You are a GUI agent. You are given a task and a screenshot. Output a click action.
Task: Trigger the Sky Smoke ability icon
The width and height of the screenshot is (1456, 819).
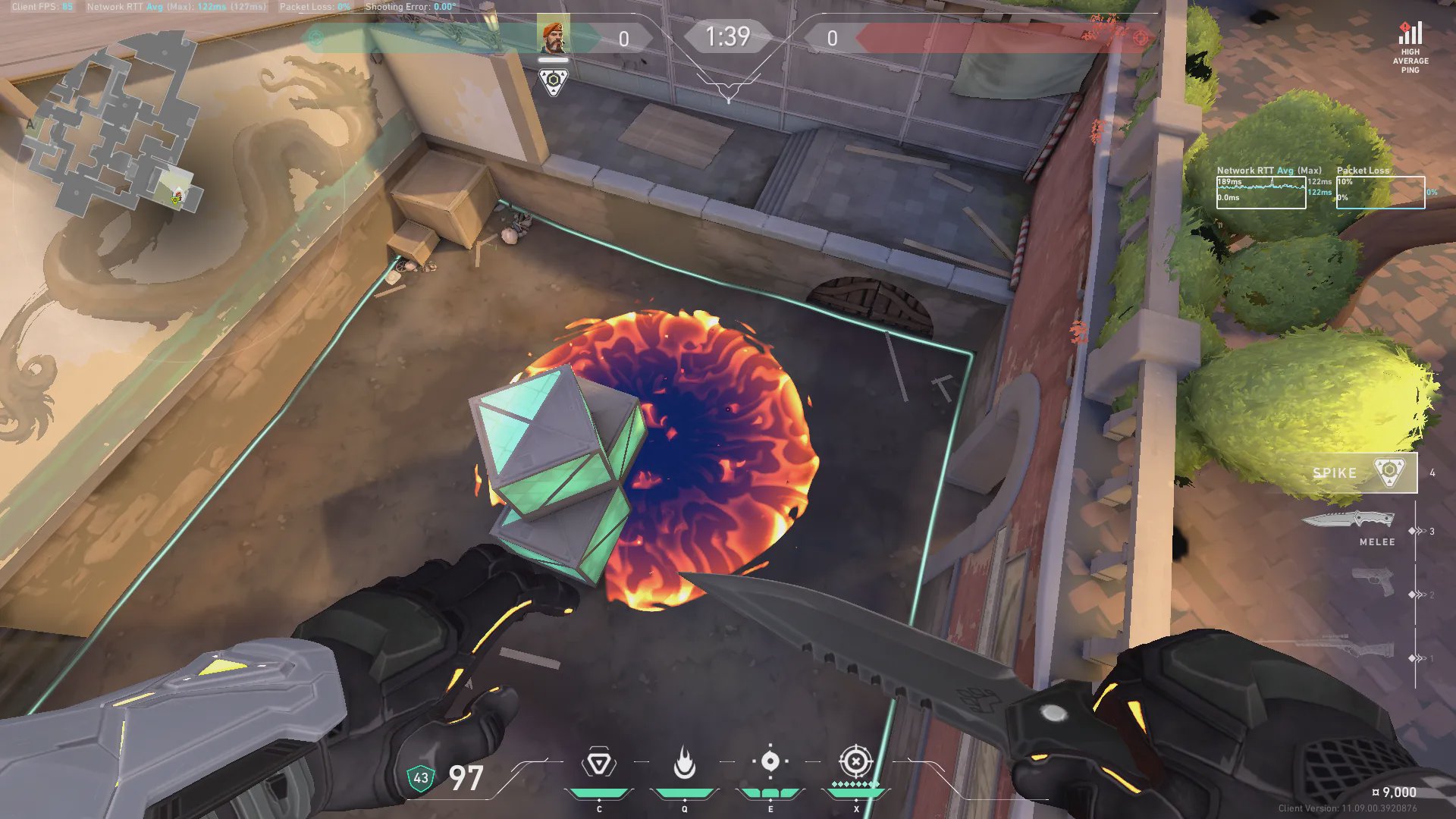click(x=770, y=761)
